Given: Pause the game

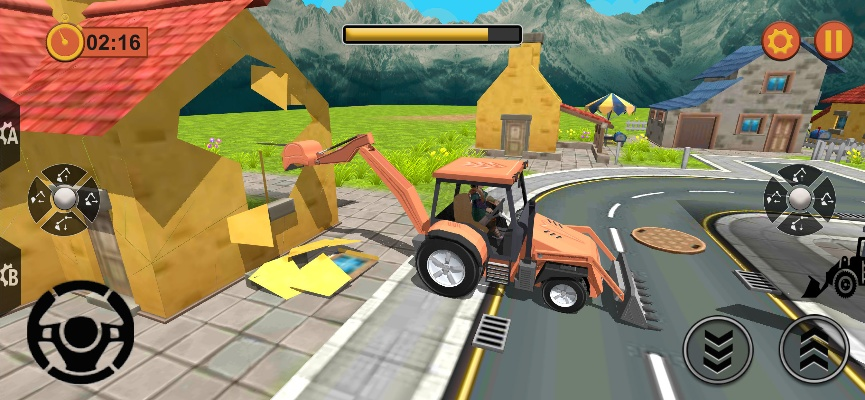Looking at the screenshot, I should [832, 41].
